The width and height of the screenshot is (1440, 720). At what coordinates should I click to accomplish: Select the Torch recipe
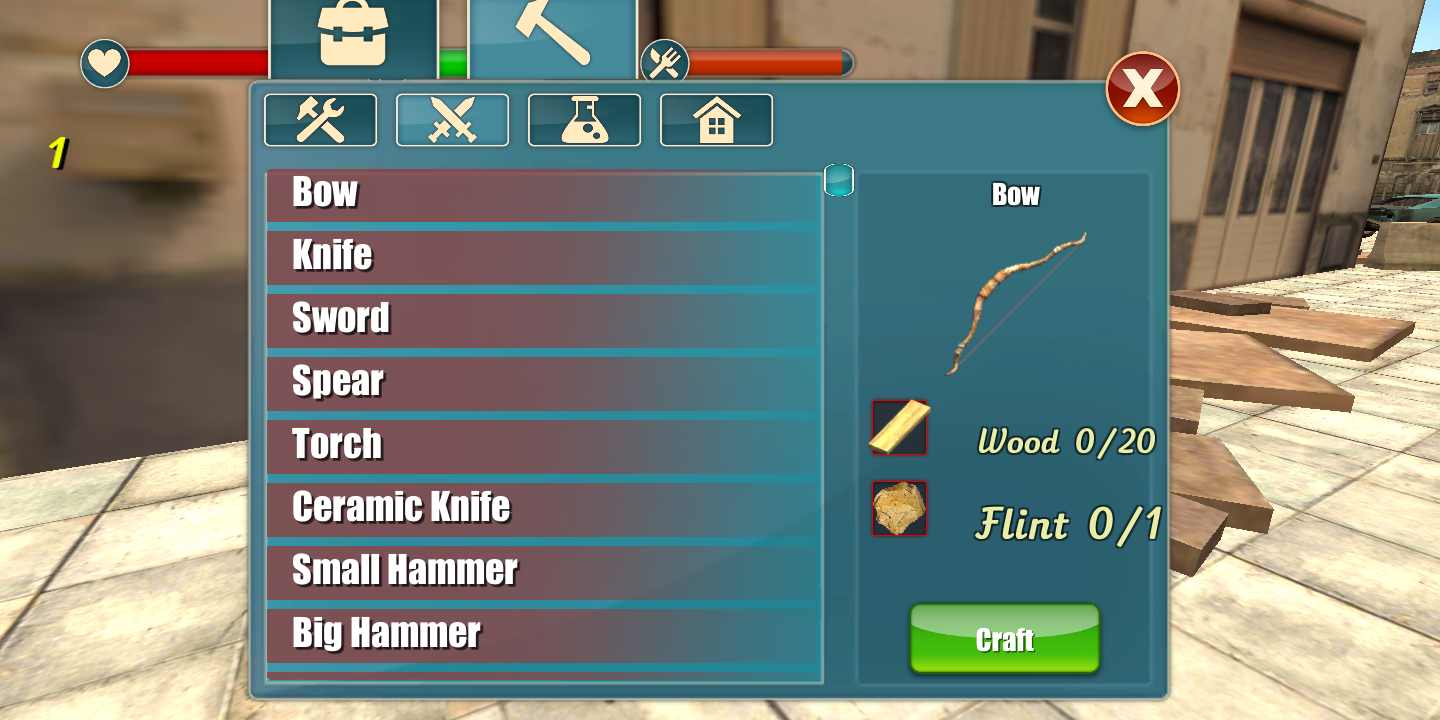[x=544, y=446]
